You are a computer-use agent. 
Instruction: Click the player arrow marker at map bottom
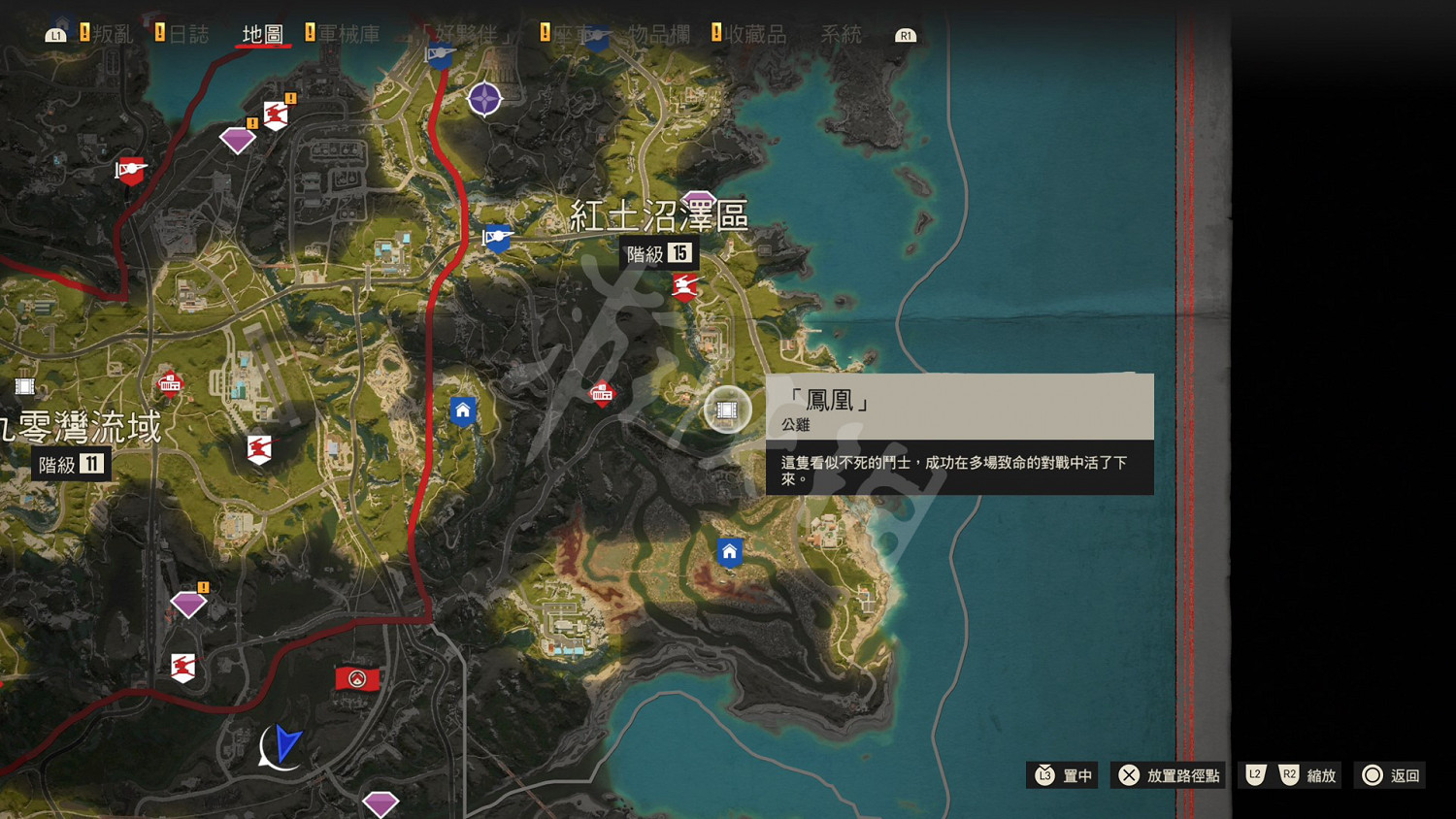(x=282, y=747)
